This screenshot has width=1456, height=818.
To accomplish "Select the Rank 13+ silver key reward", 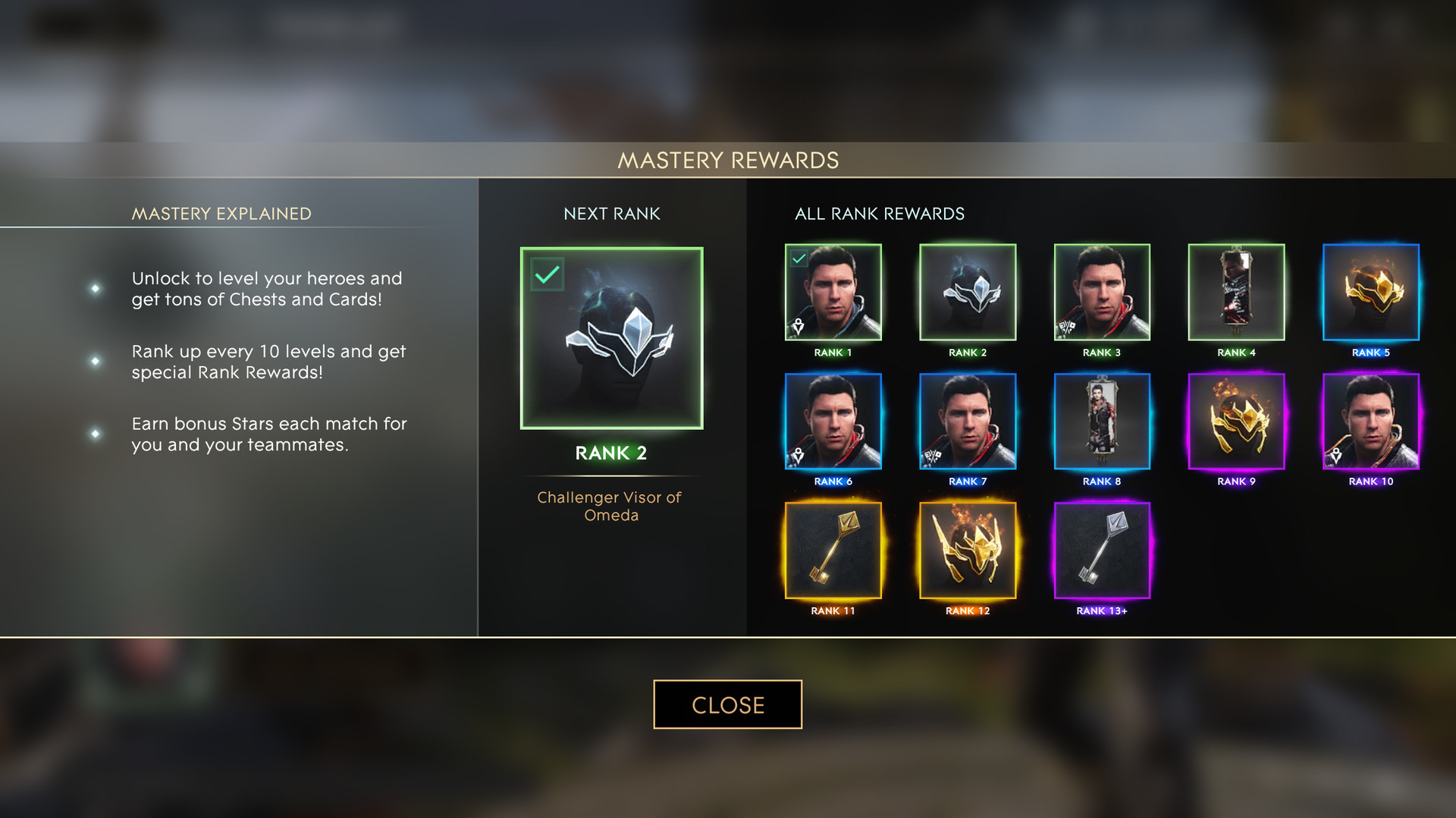I will 1102,550.
